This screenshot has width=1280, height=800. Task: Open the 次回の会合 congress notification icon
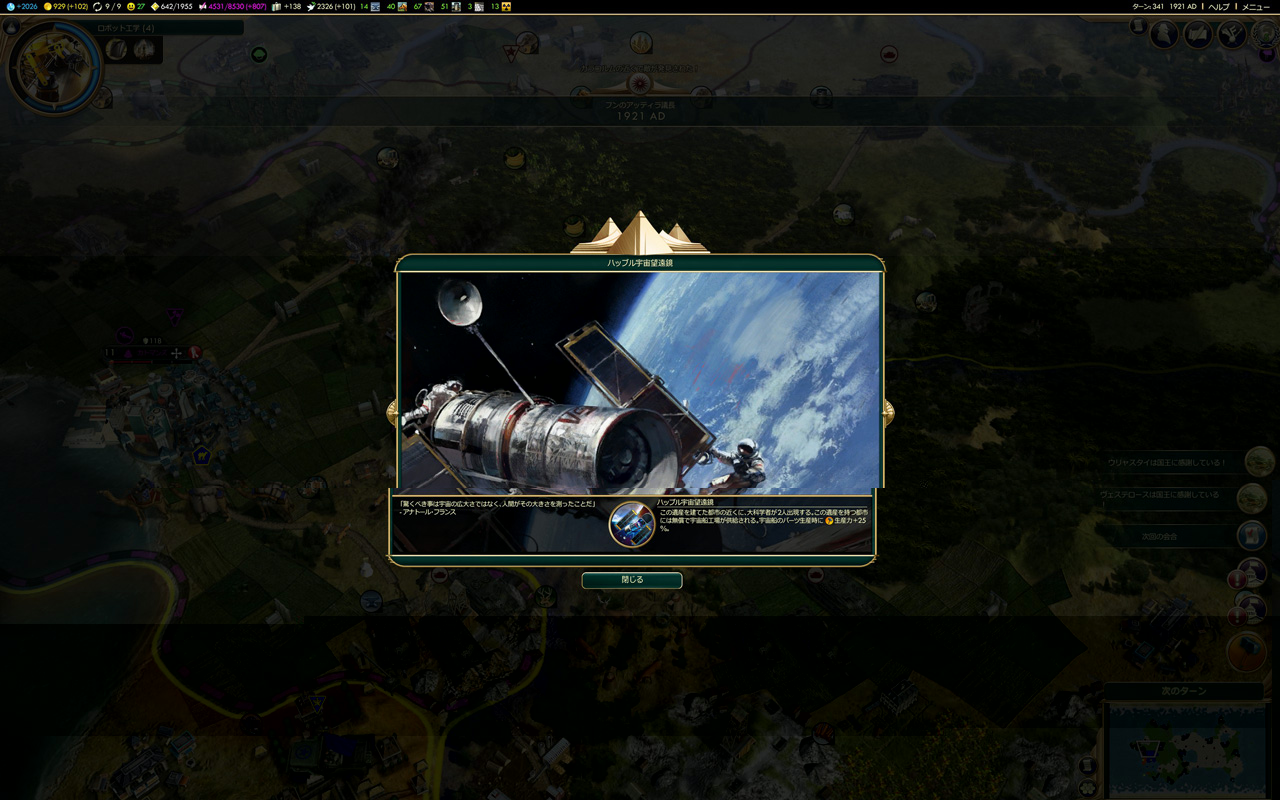[x=1252, y=535]
